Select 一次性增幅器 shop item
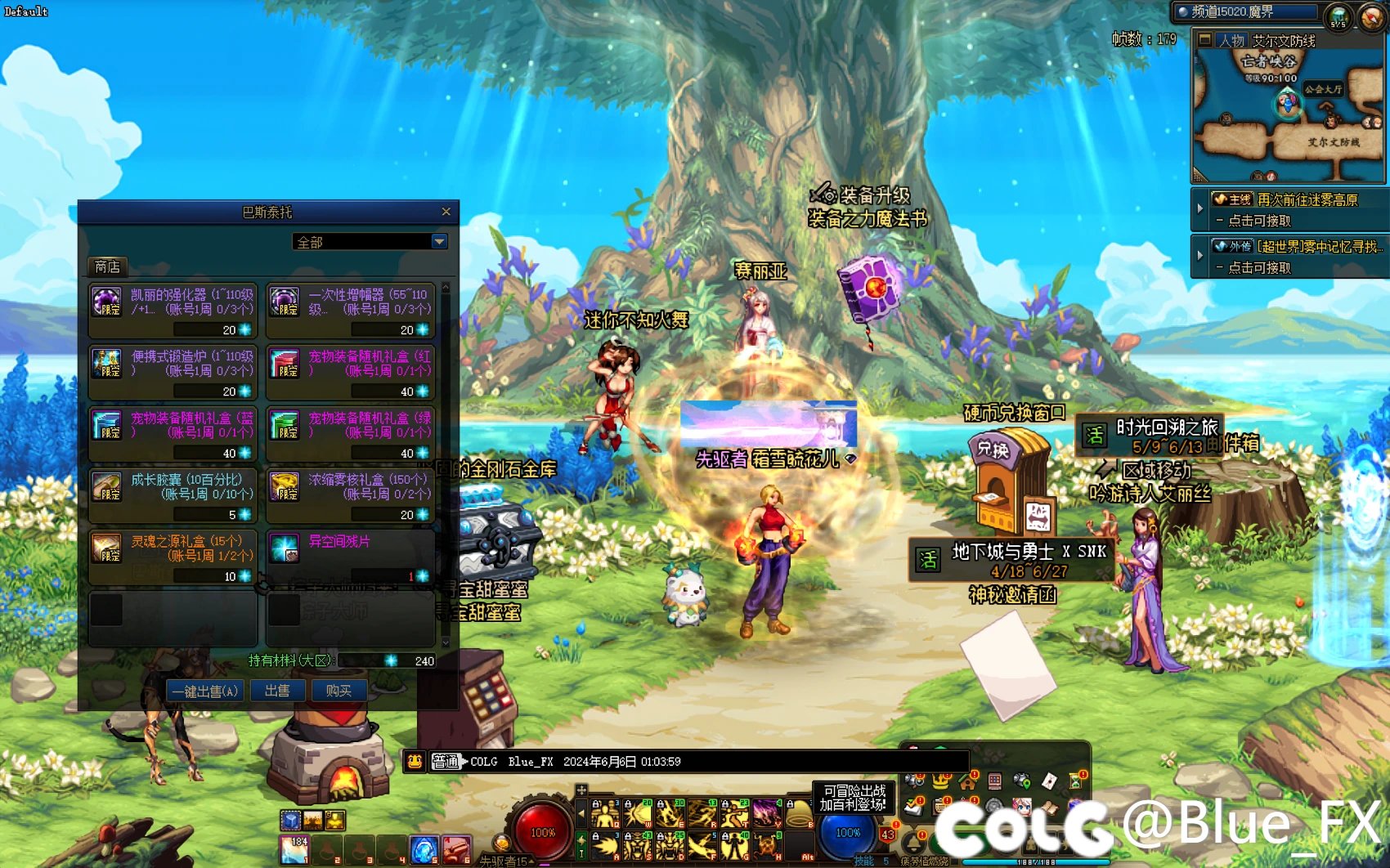Screen dimensions: 1390x868 tap(351, 310)
